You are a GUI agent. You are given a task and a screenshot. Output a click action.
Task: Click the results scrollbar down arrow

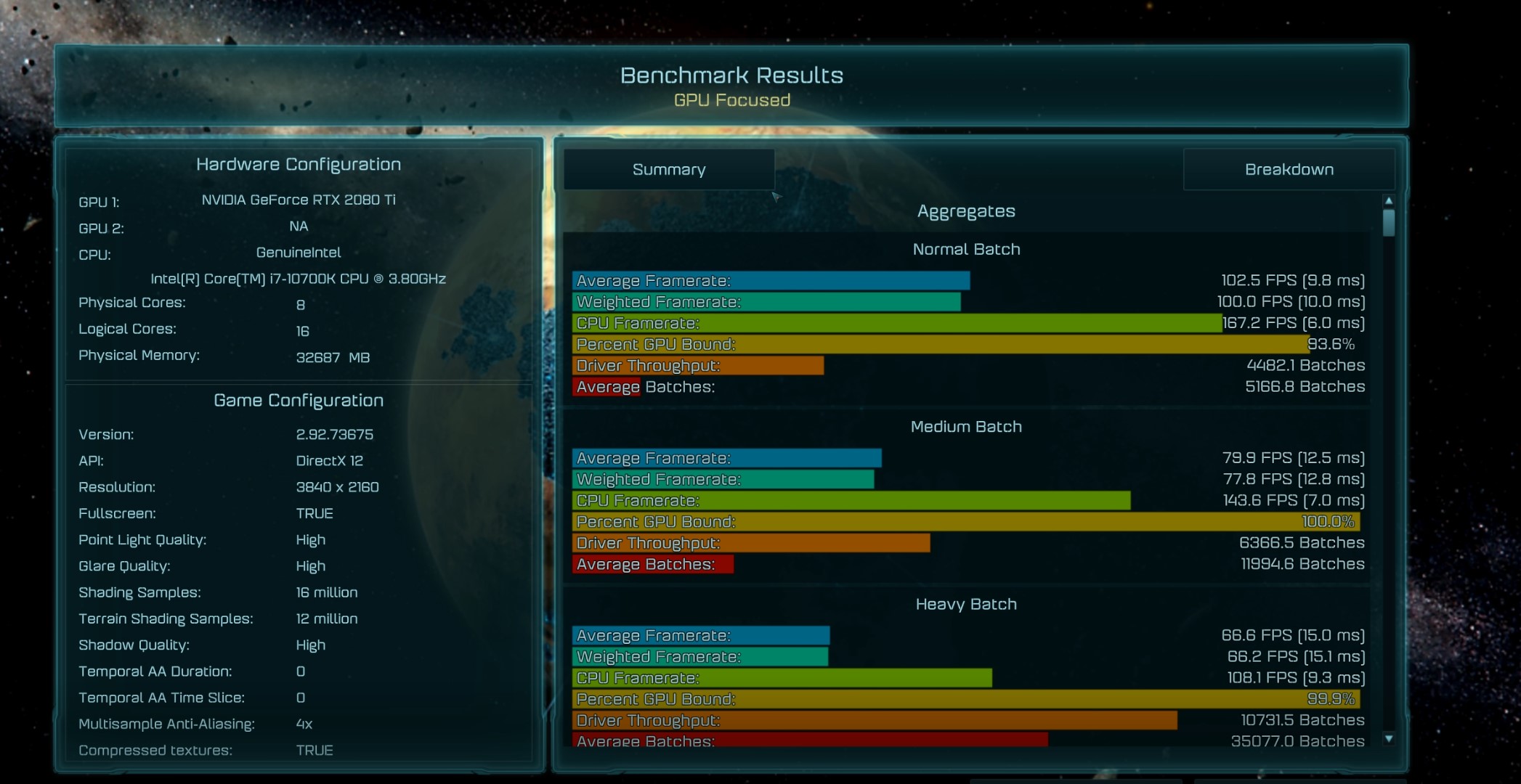click(x=1389, y=739)
